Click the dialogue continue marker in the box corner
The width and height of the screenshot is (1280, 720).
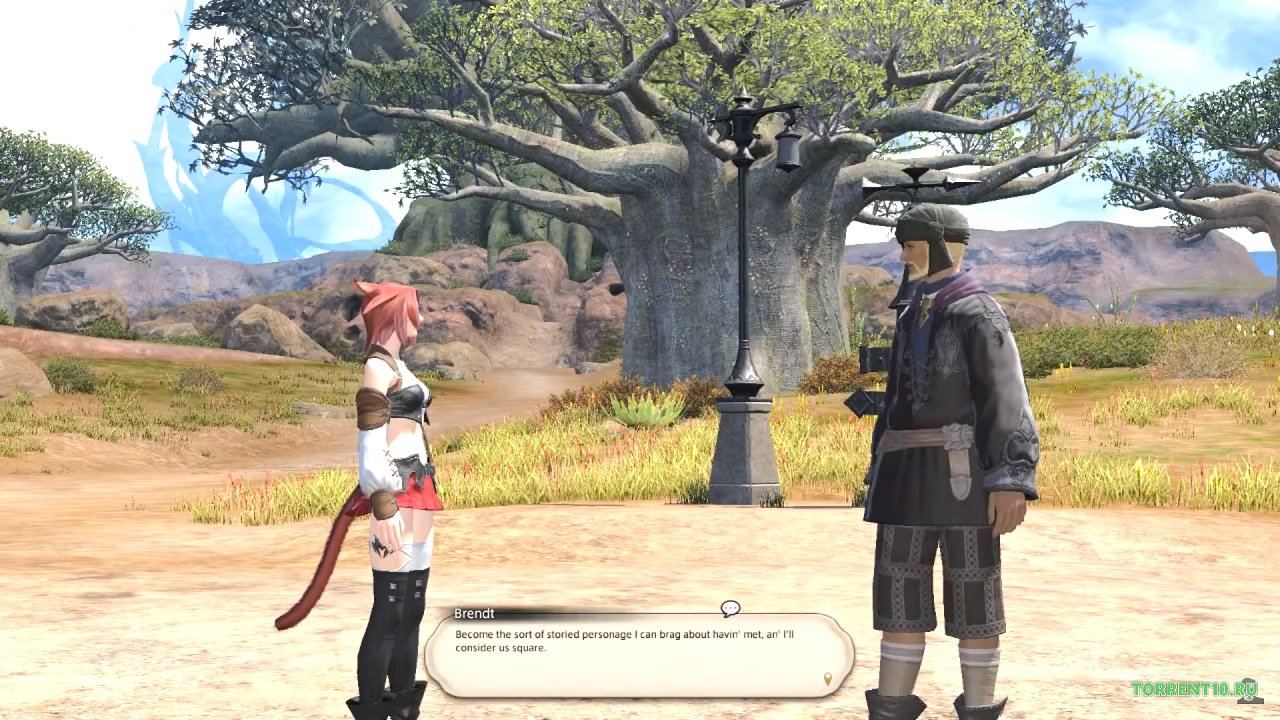pos(827,679)
